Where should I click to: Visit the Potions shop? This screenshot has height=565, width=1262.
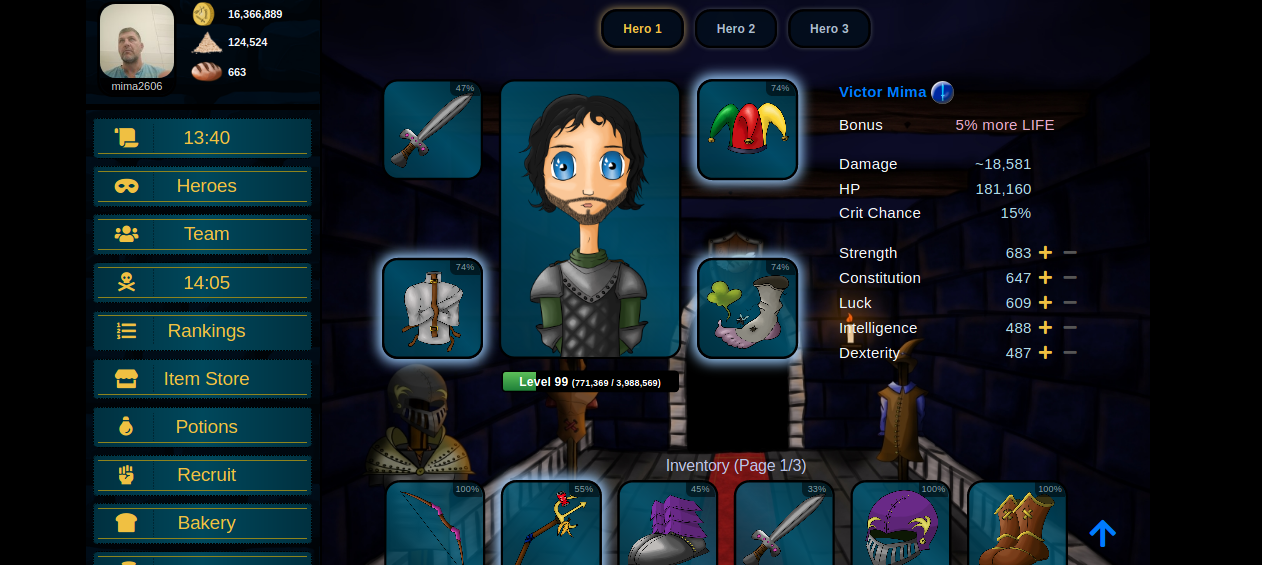[202, 427]
